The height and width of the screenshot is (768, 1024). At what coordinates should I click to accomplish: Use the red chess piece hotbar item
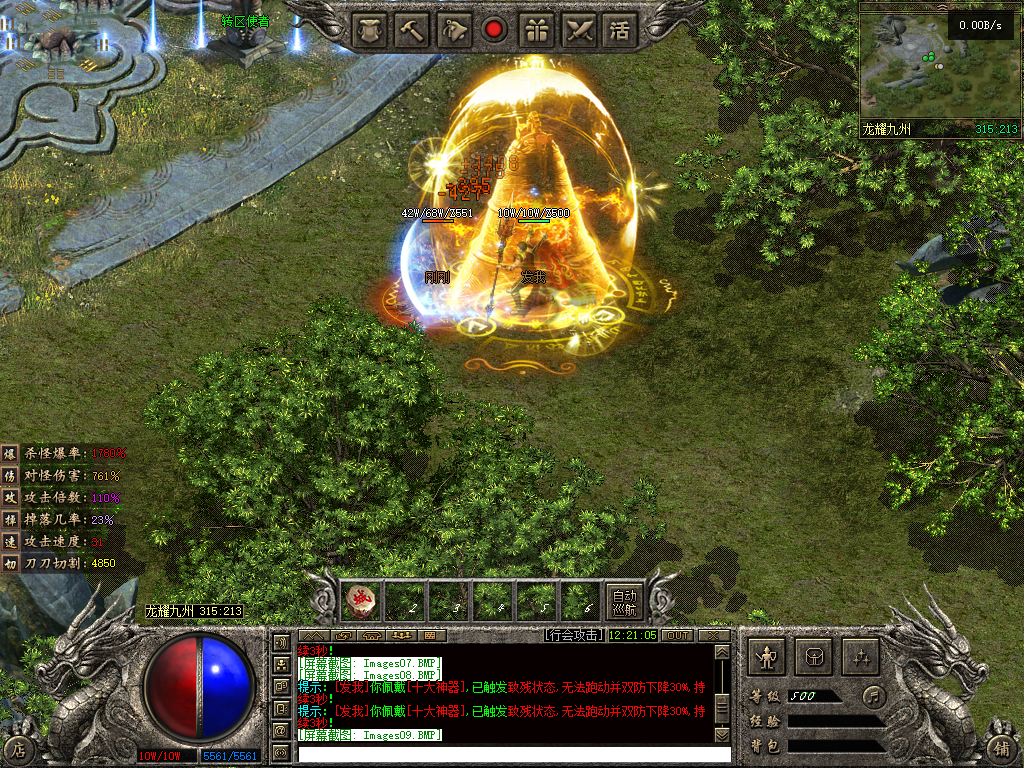(361, 600)
